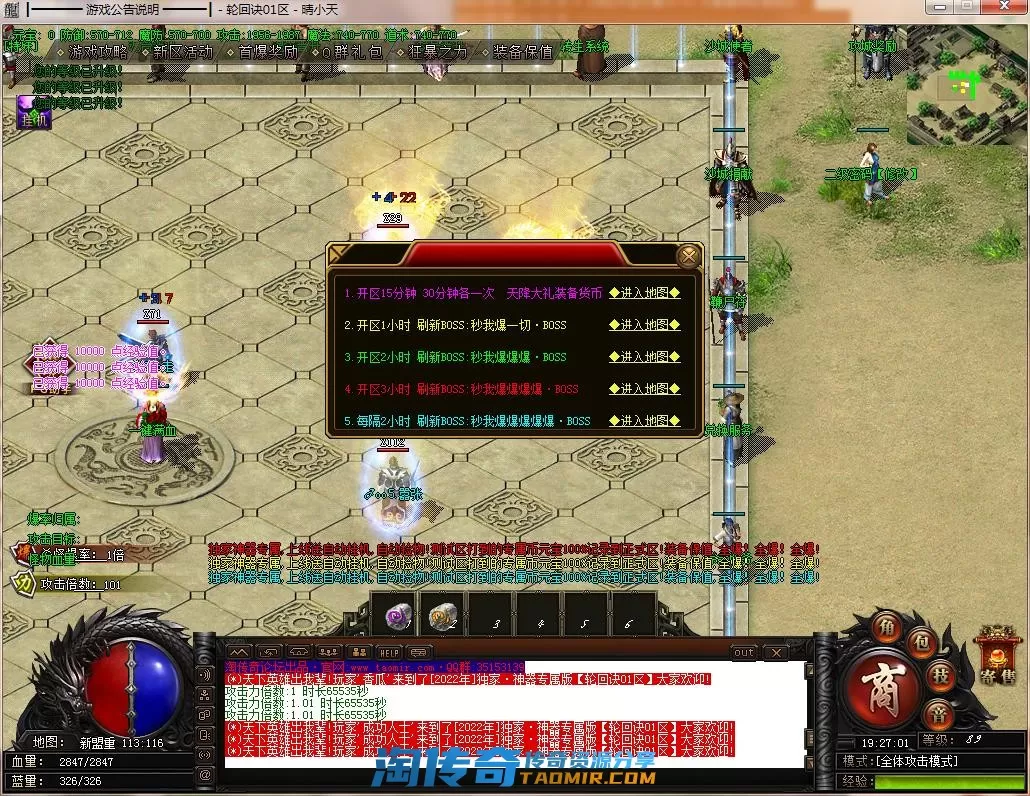Close the map entry dialog
The height and width of the screenshot is (796, 1030).
688,256
